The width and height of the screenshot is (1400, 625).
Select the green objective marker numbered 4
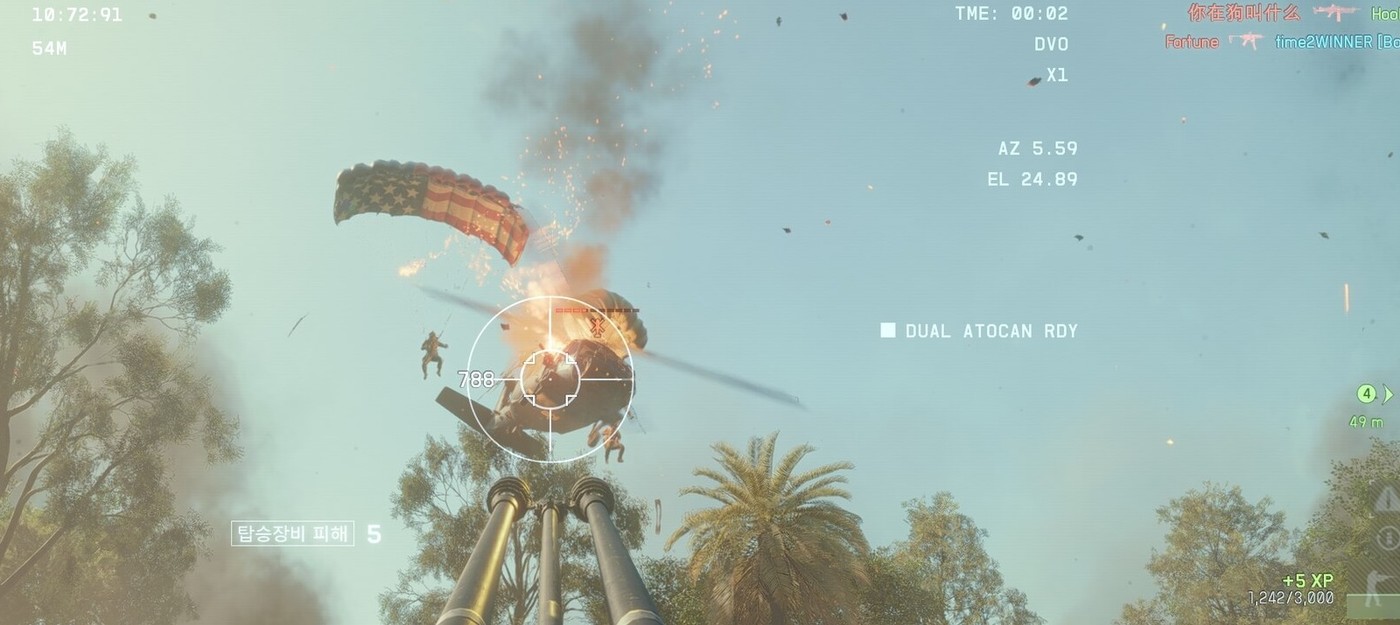coord(1367,394)
